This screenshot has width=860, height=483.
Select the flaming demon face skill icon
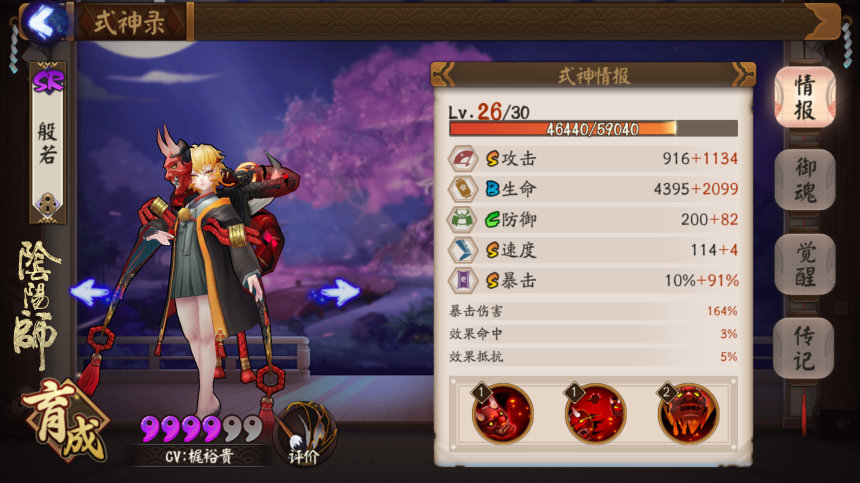pyautogui.click(x=688, y=413)
